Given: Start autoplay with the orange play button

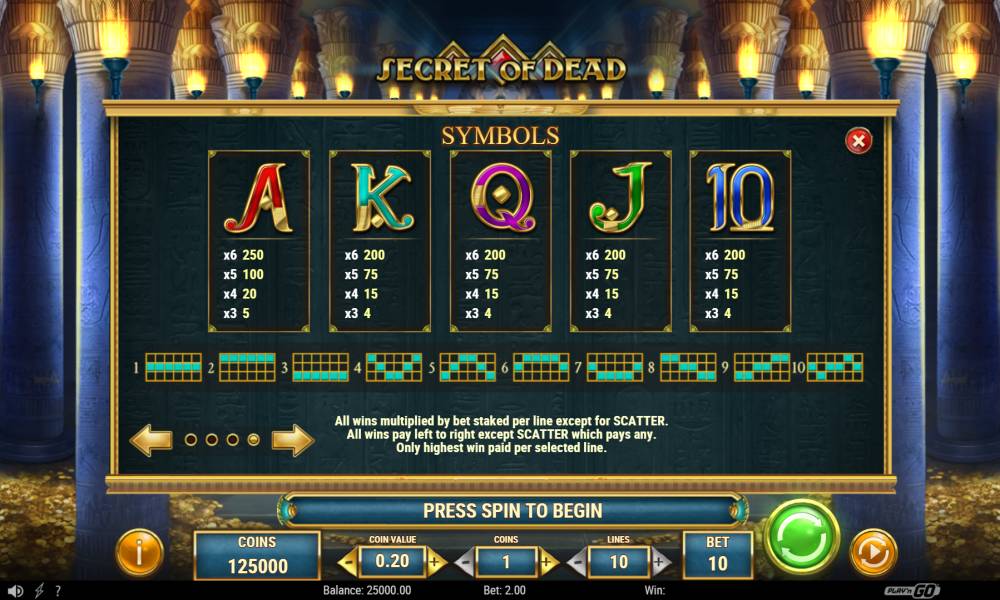Looking at the screenshot, I should click(873, 552).
